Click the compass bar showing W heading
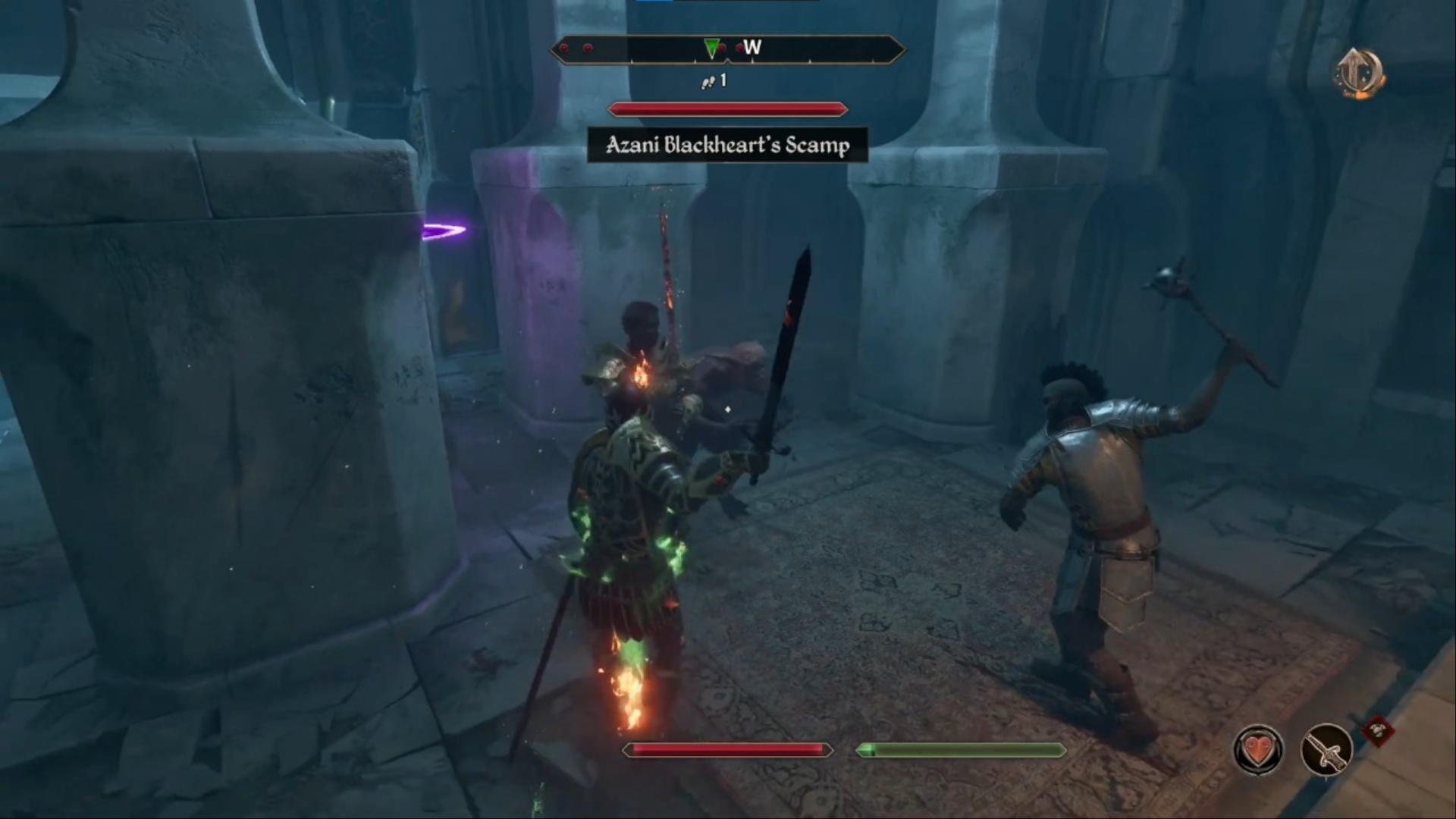 pyautogui.click(x=727, y=50)
